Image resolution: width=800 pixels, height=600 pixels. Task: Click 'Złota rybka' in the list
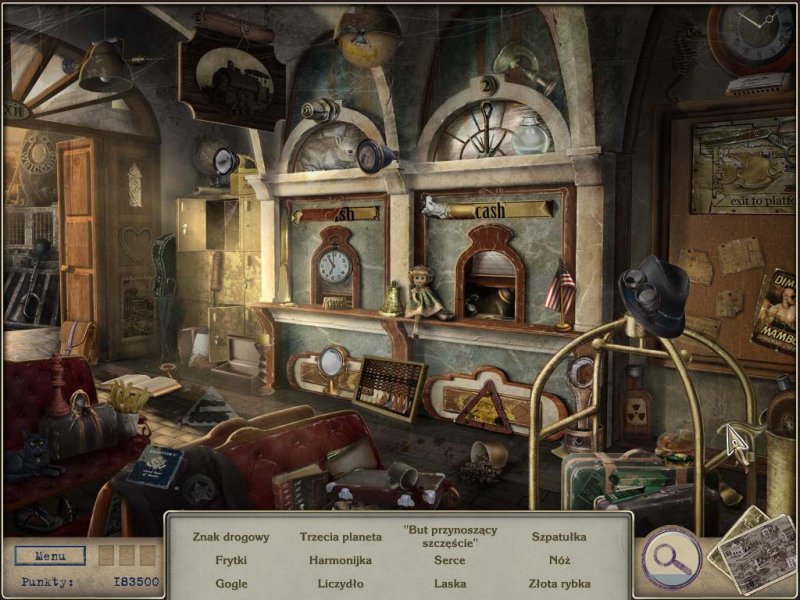coord(560,583)
